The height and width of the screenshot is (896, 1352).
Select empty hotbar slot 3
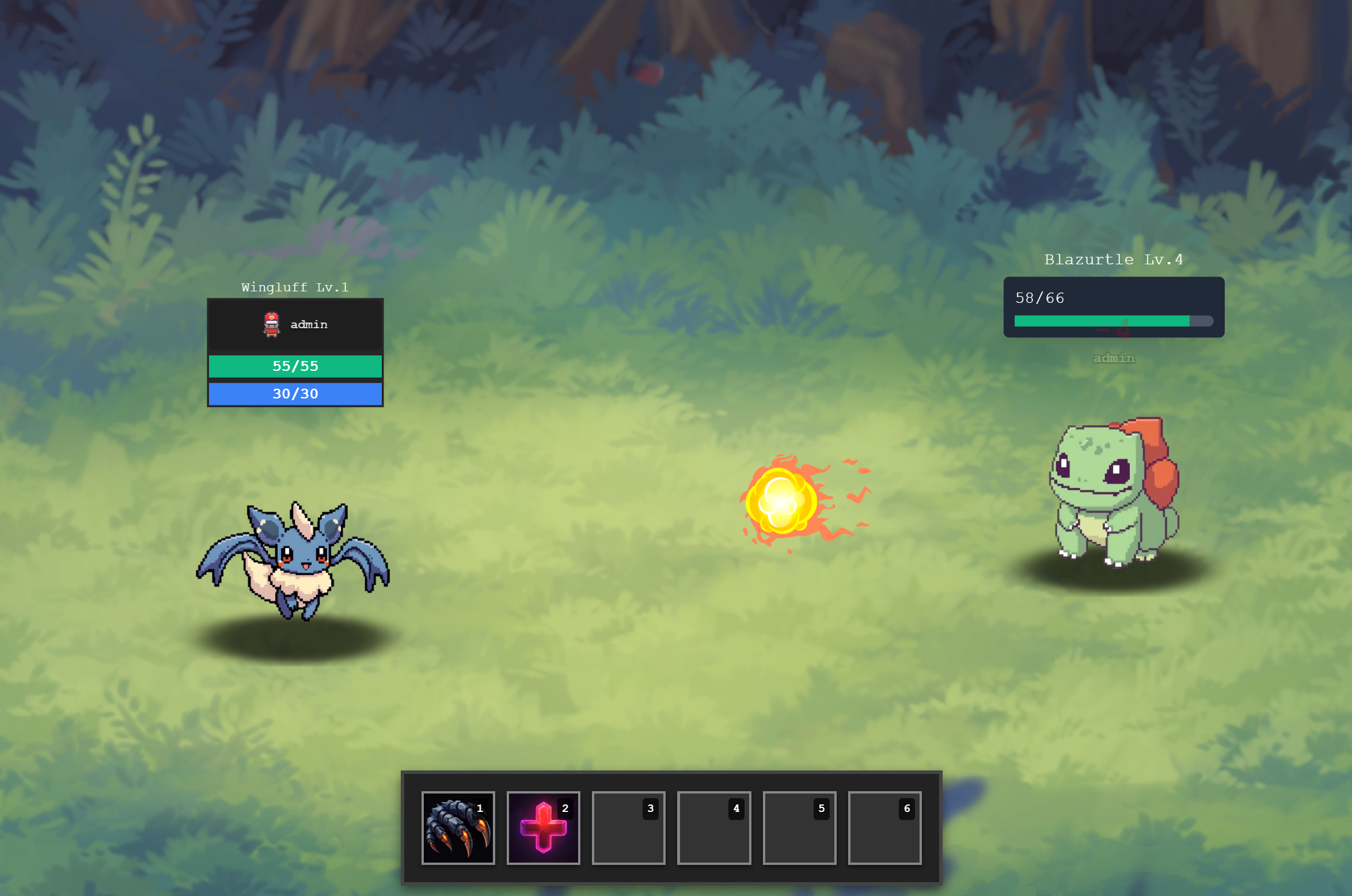click(x=628, y=827)
